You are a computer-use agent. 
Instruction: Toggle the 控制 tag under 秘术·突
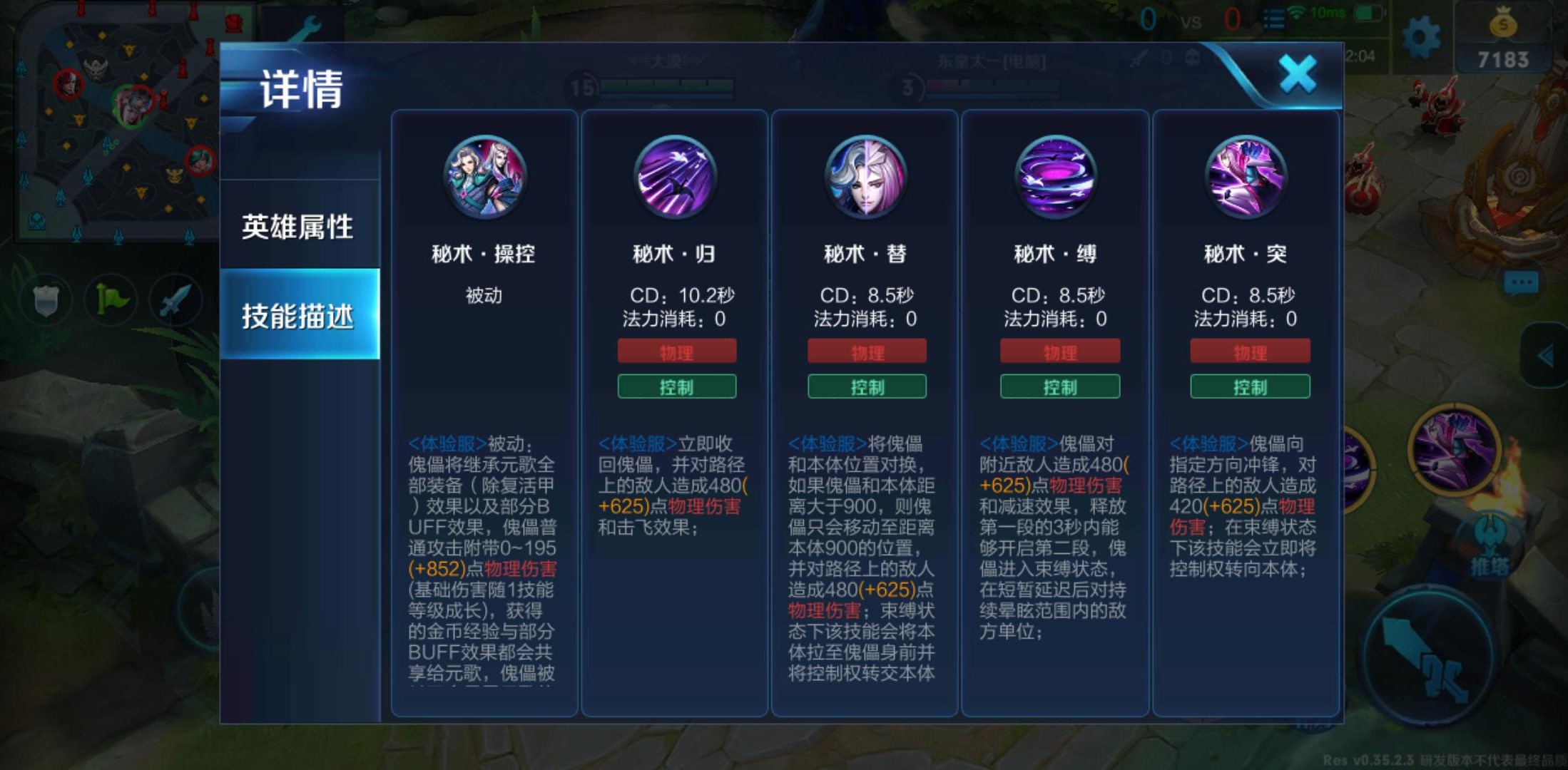point(1250,387)
